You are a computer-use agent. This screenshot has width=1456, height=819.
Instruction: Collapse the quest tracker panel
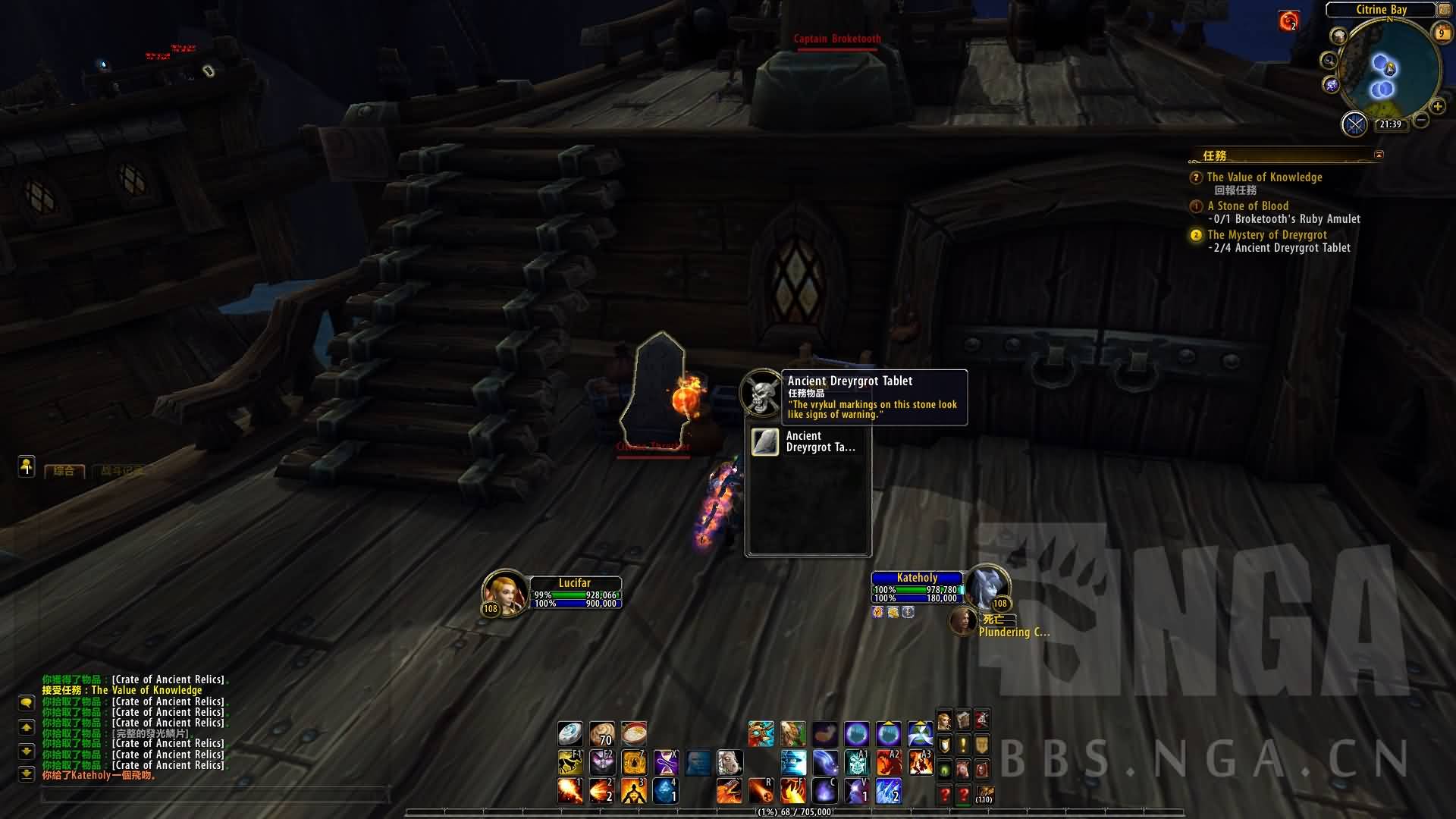1379,155
